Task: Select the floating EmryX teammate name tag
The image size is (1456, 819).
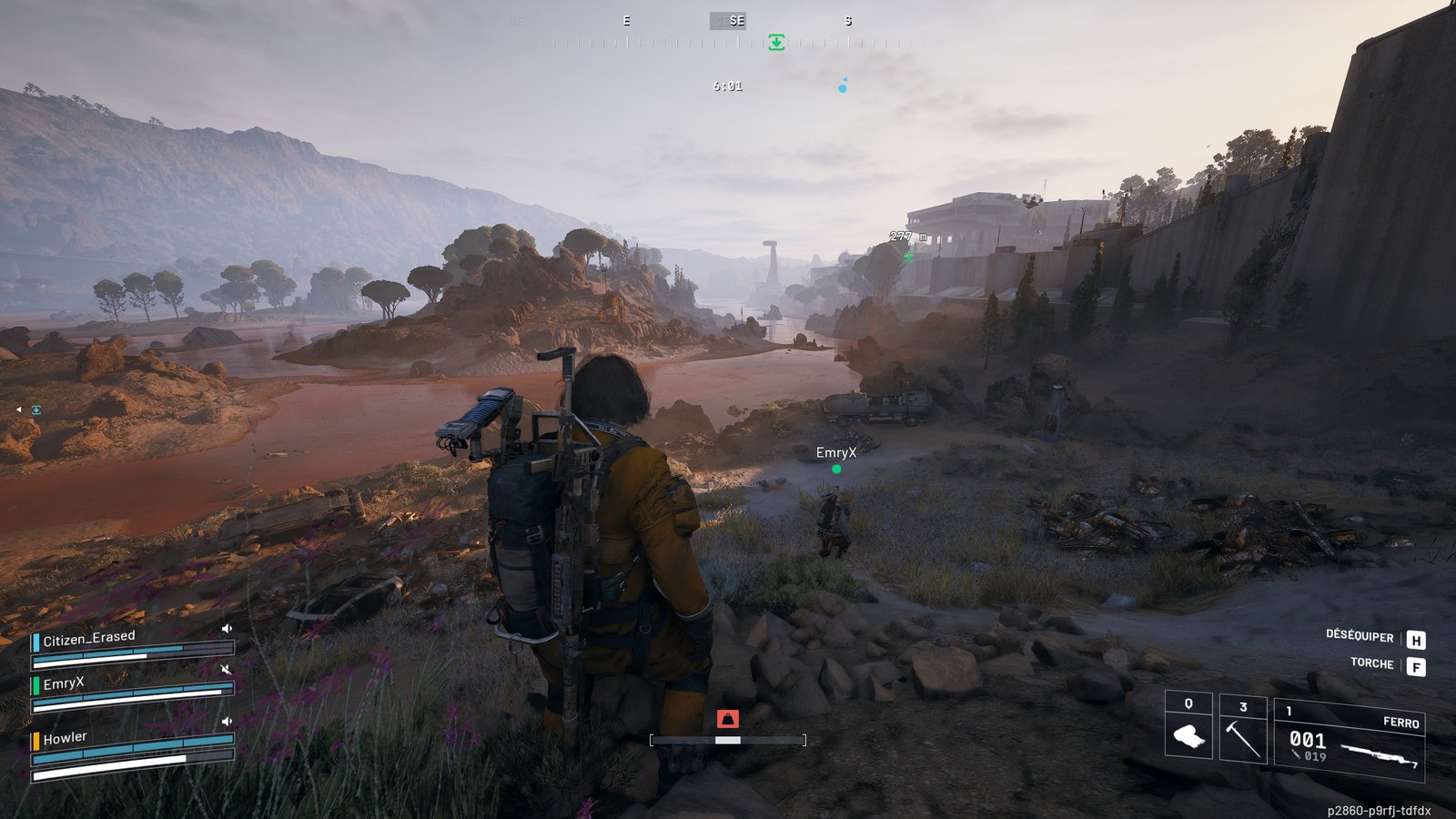Action: pos(836,452)
